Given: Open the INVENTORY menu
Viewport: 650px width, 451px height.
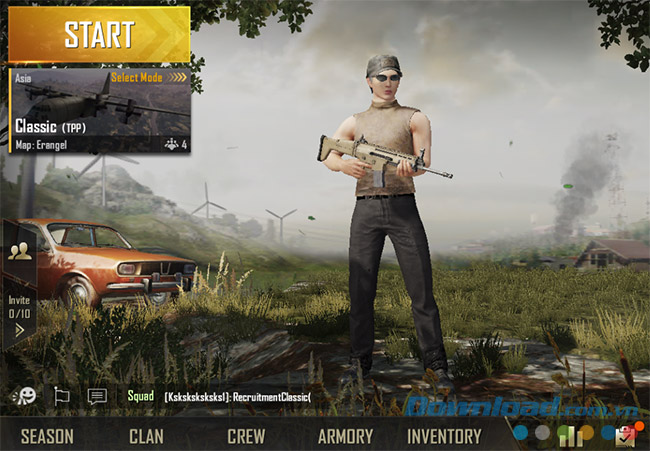Looking at the screenshot, I should [444, 436].
